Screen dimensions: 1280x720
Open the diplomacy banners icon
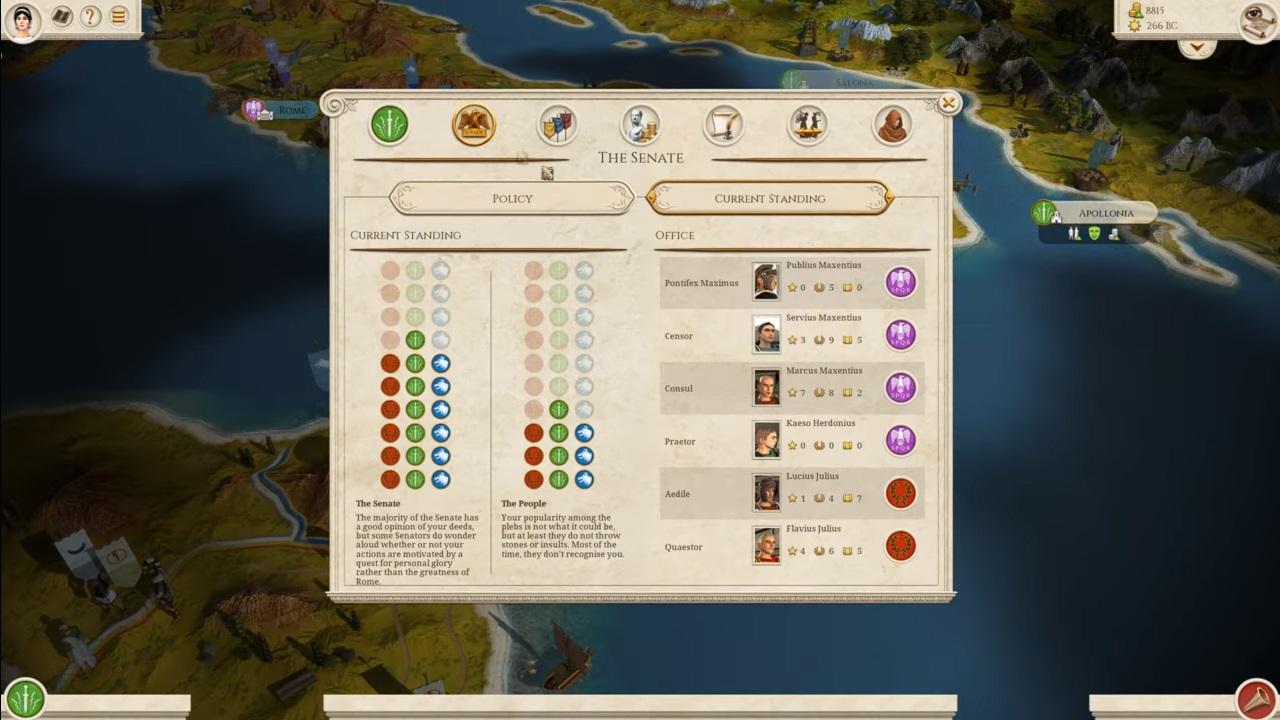click(x=557, y=124)
